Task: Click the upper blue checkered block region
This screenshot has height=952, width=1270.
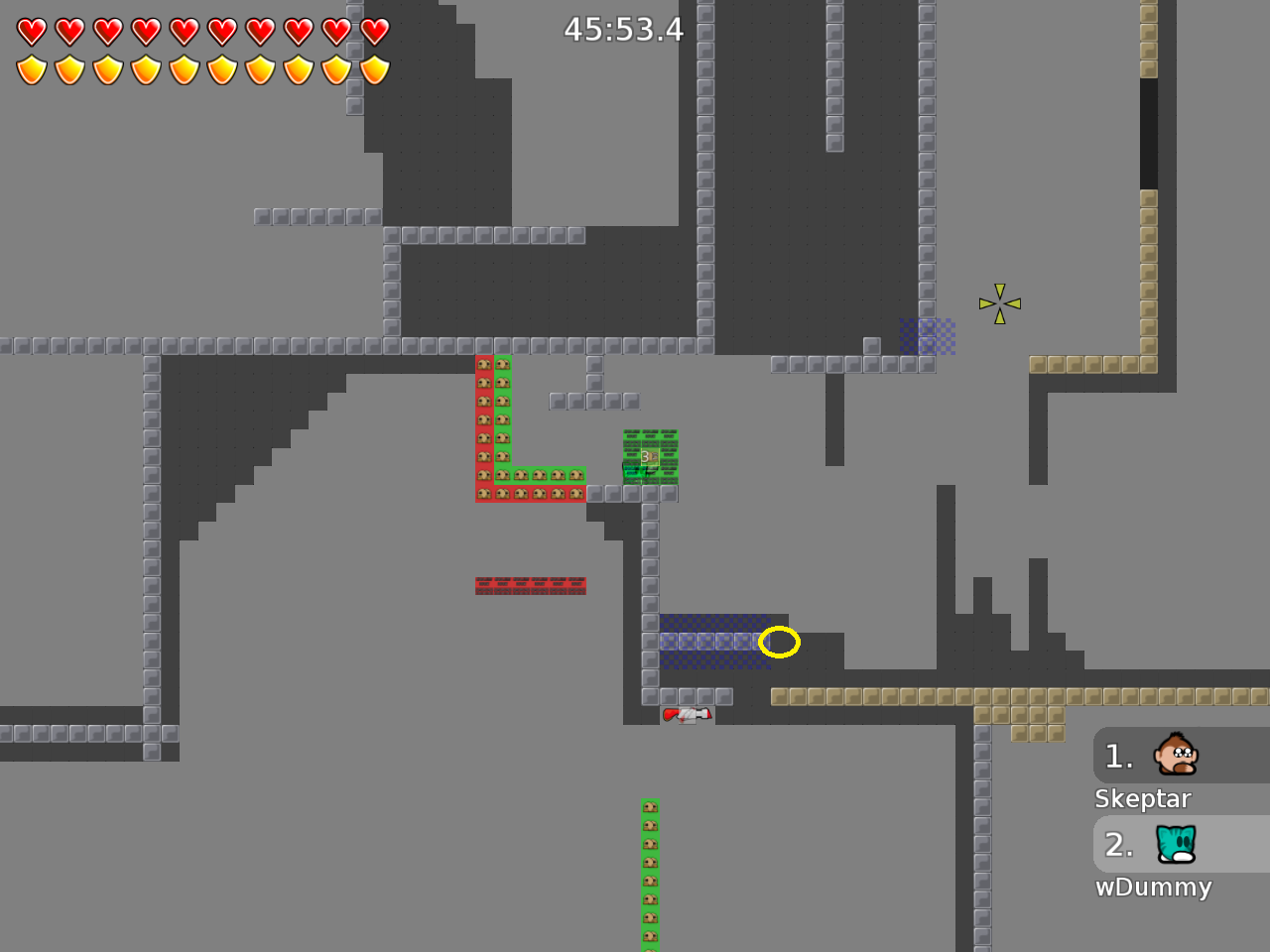Action: click(926, 337)
